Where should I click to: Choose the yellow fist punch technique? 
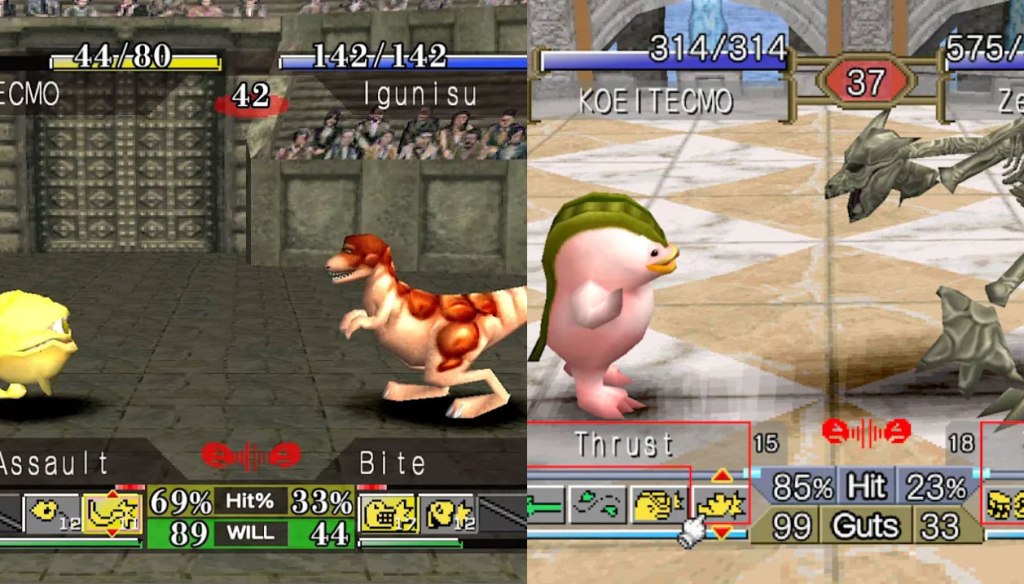pos(661,504)
